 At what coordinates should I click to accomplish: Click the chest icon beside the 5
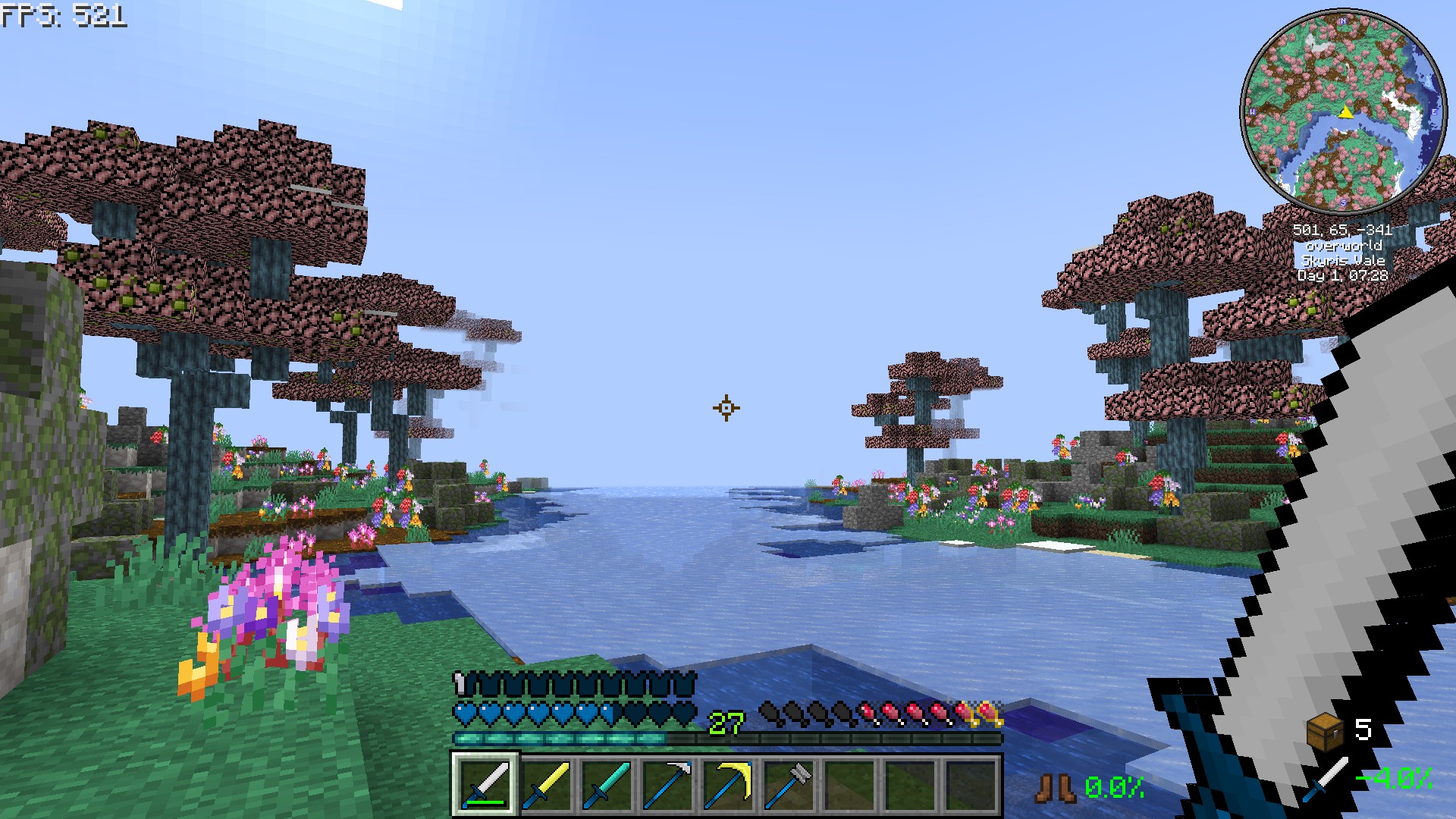coord(1325,731)
